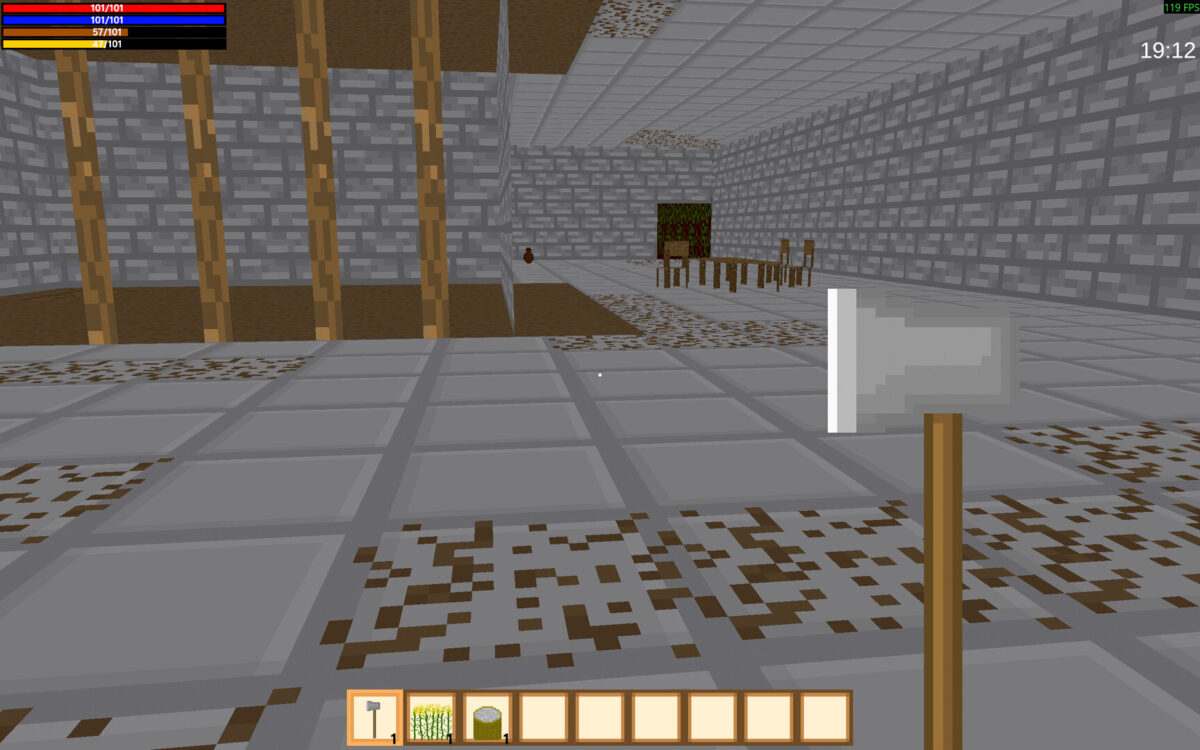Image resolution: width=1200 pixels, height=750 pixels.
Task: Pick the olive cylinder block slot
Action: point(487,718)
